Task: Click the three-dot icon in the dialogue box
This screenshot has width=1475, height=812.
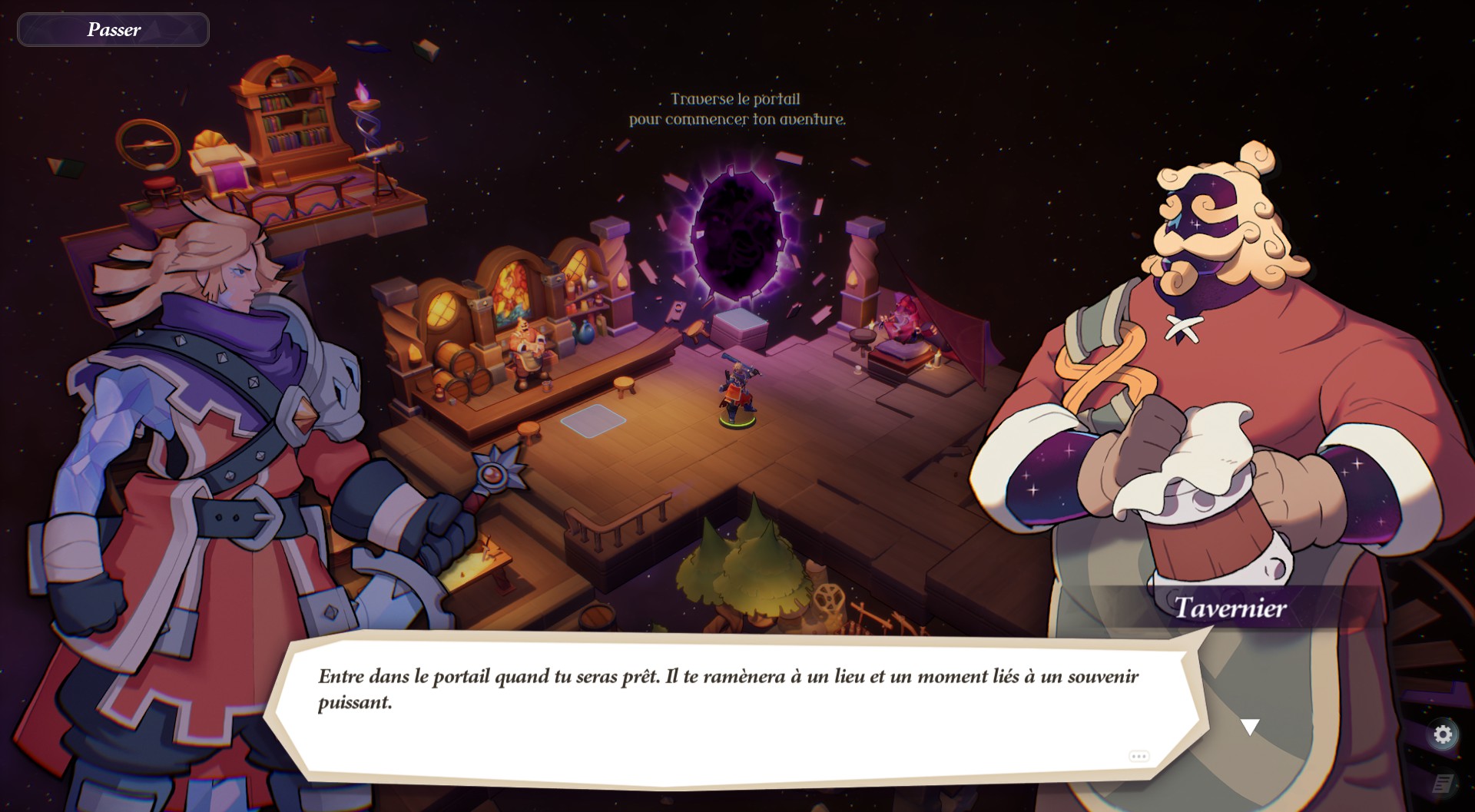Action: coord(1139,757)
